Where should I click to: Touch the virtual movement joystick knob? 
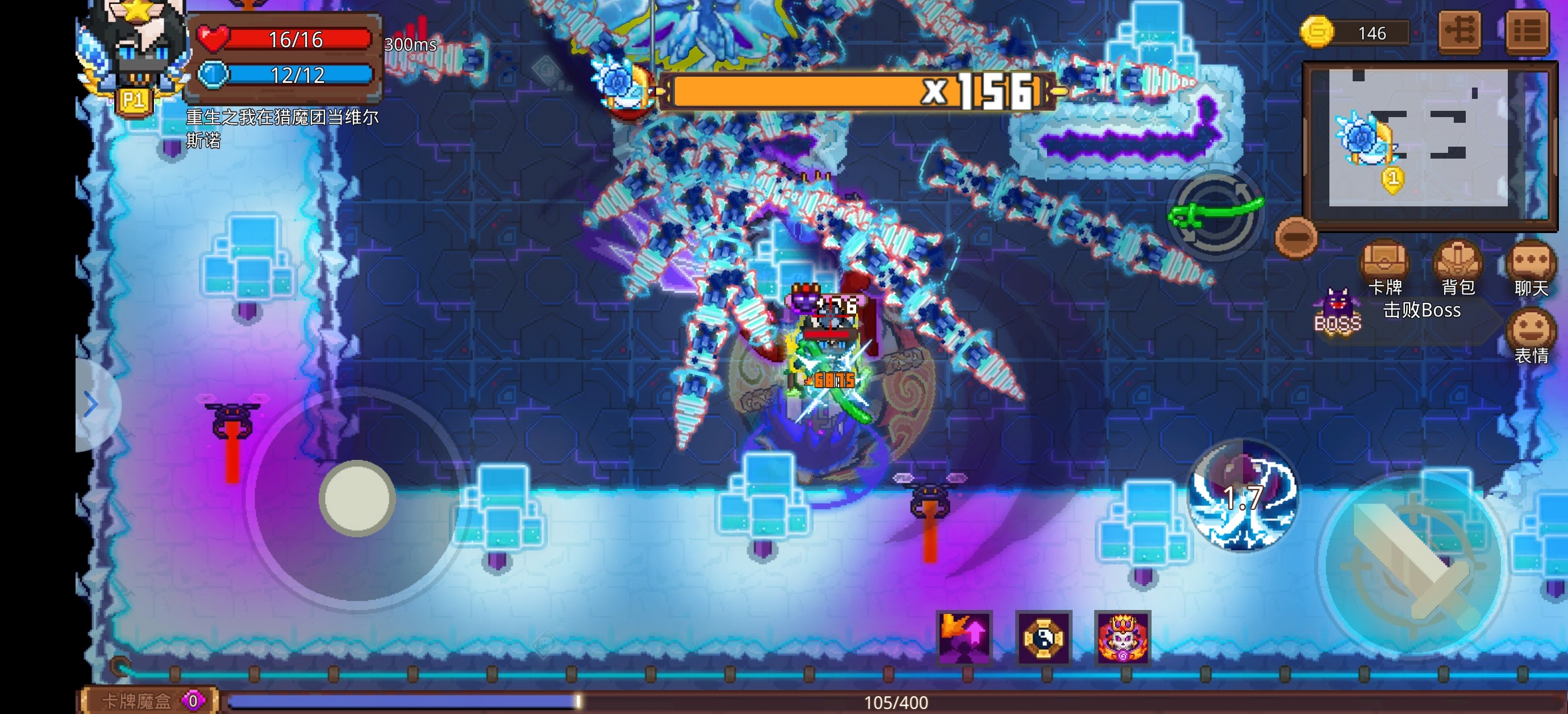point(357,498)
